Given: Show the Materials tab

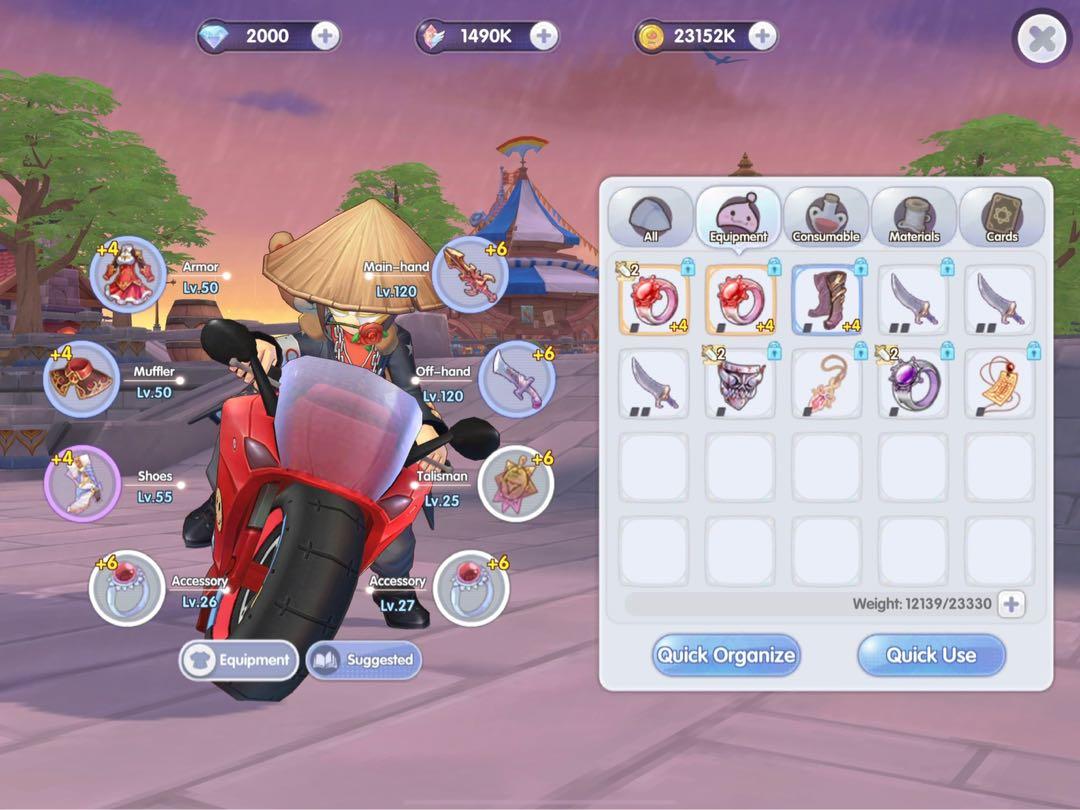Looking at the screenshot, I should [914, 217].
